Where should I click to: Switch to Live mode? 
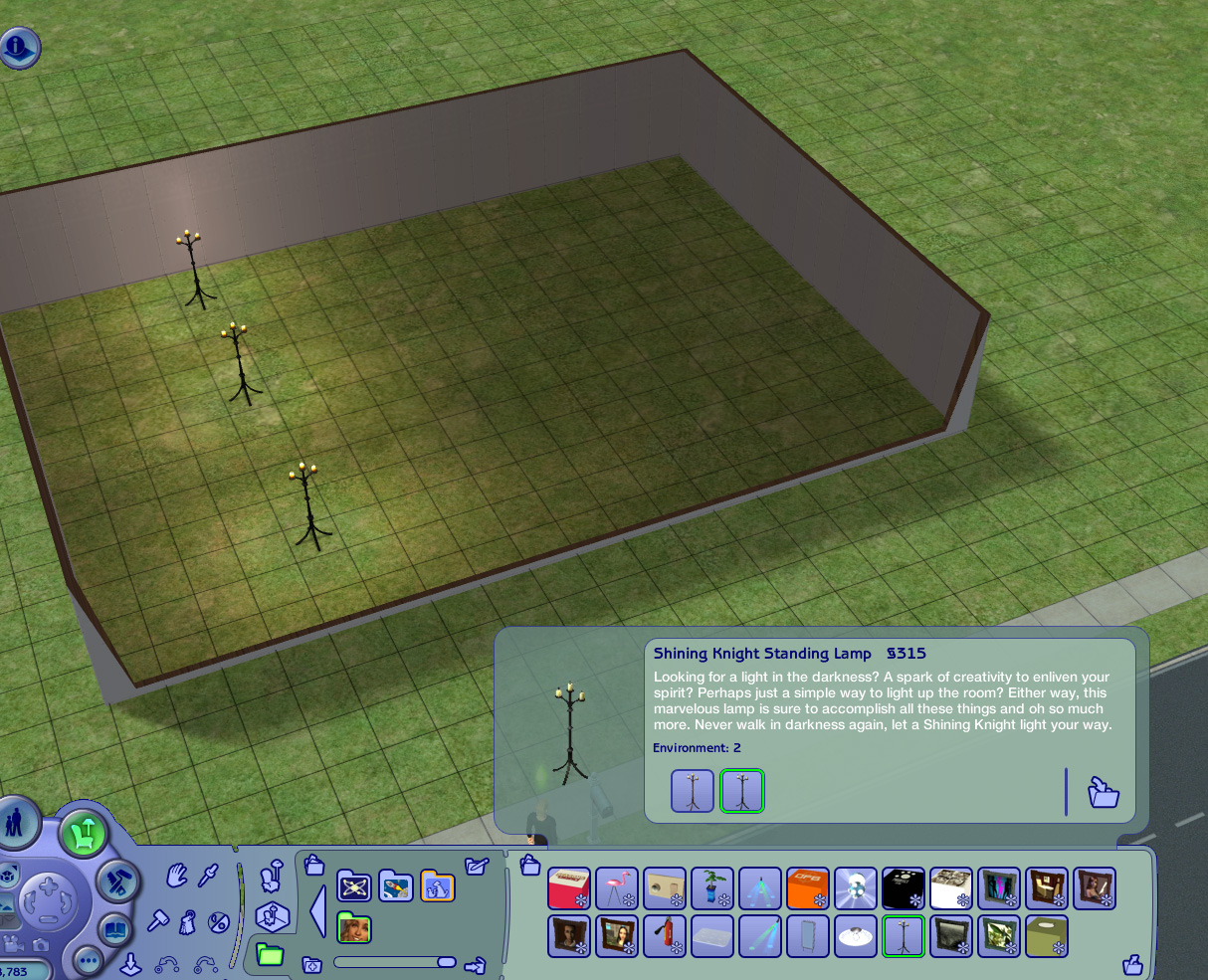click(x=17, y=823)
